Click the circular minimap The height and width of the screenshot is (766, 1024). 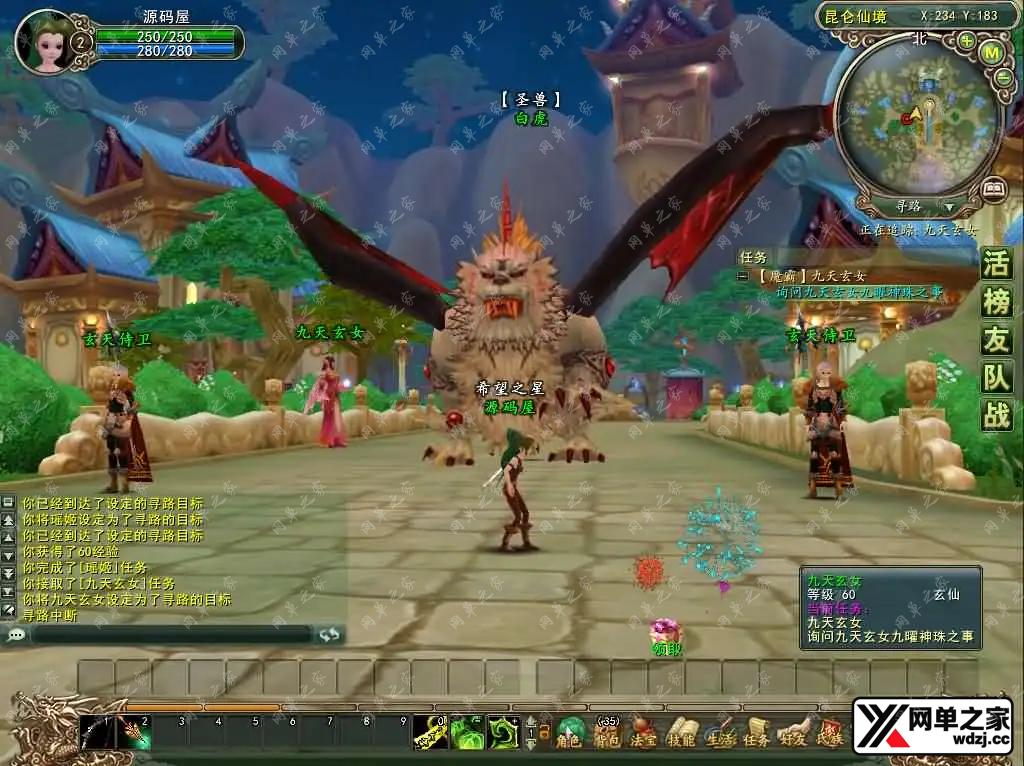[918, 118]
